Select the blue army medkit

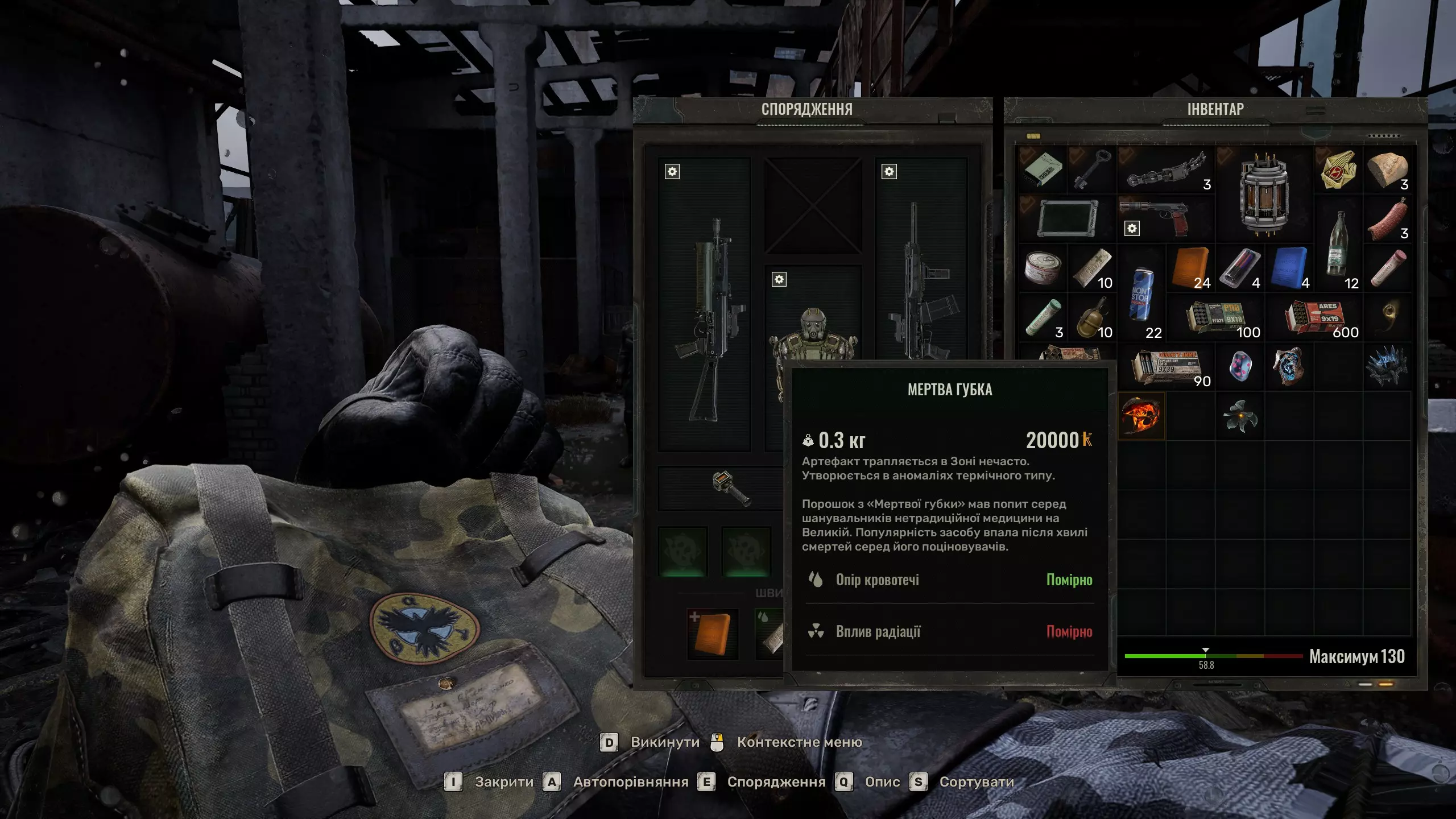pyautogui.click(x=1289, y=268)
